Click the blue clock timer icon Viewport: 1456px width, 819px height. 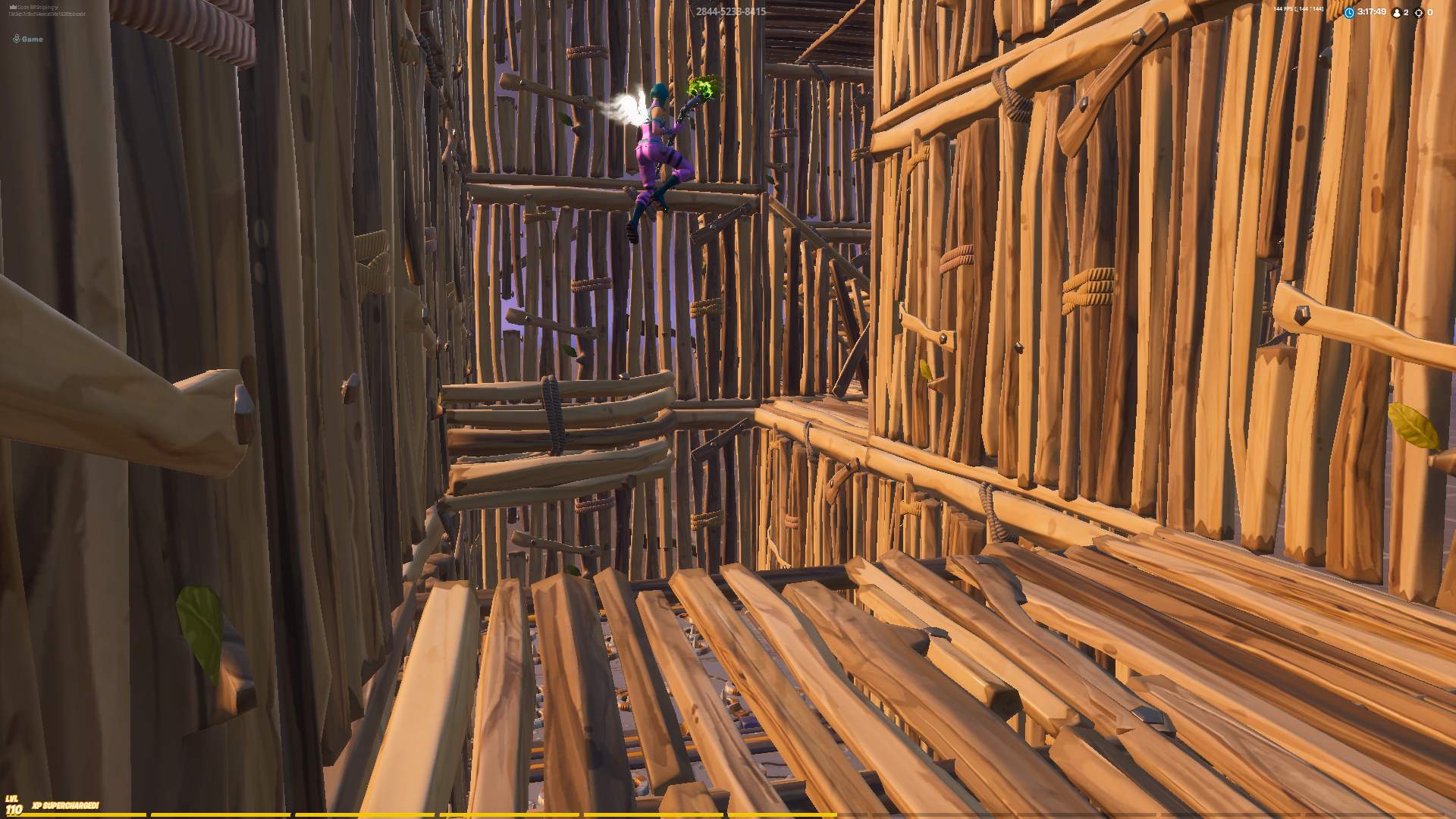[1349, 12]
